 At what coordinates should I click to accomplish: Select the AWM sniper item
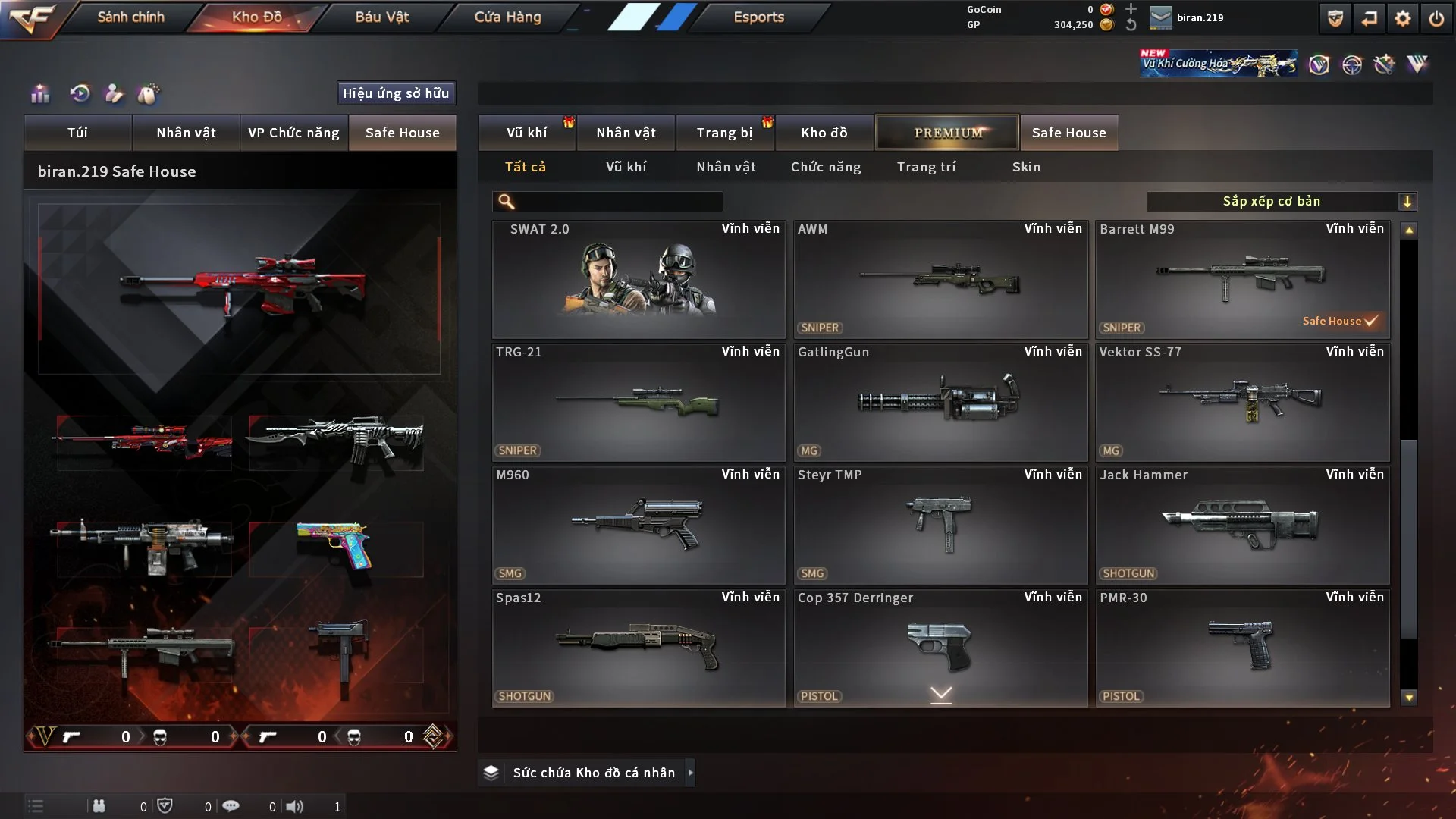(x=940, y=280)
